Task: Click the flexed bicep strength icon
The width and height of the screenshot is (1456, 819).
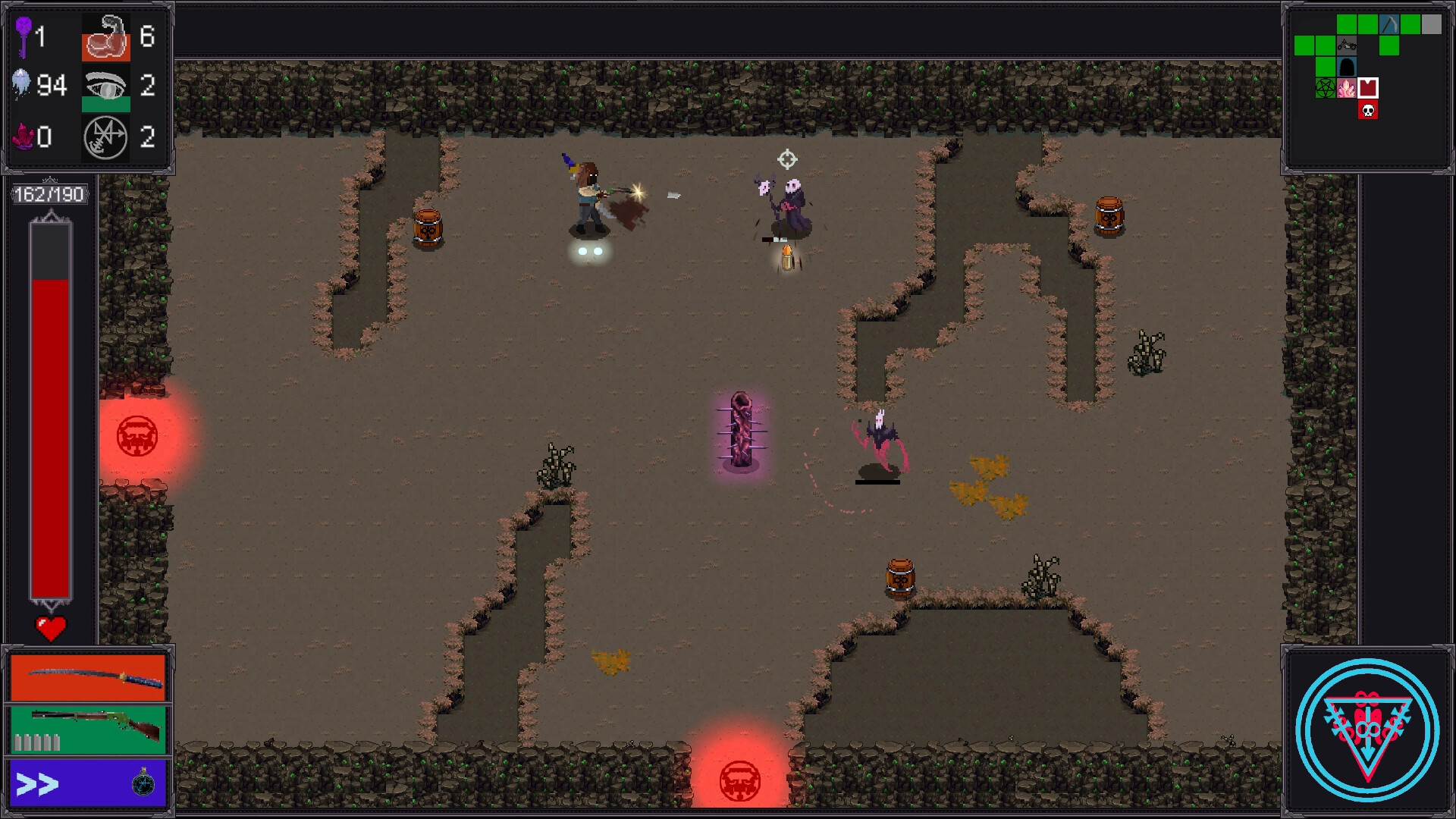Action: pos(106,38)
